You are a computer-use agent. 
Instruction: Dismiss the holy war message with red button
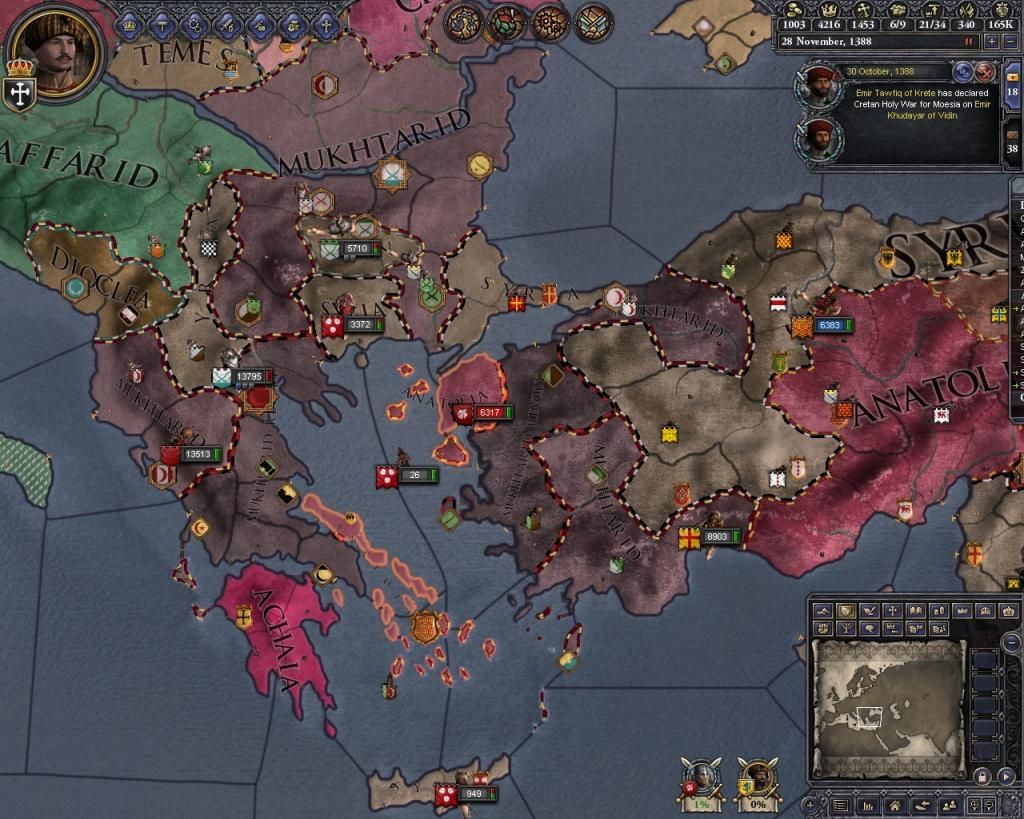pyautogui.click(x=985, y=71)
